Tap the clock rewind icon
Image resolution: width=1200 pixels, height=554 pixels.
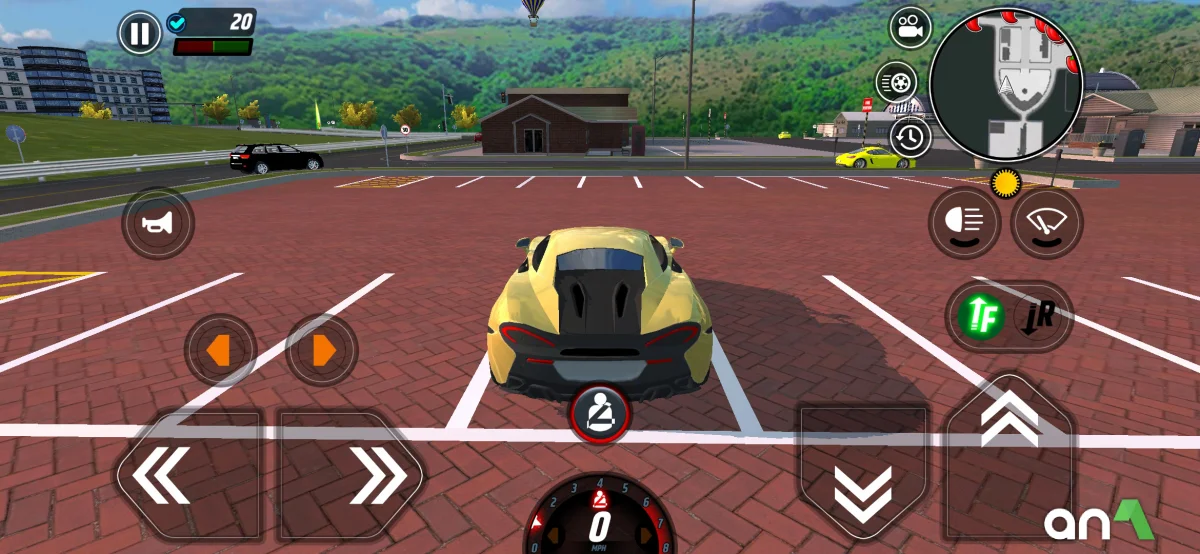[910, 137]
